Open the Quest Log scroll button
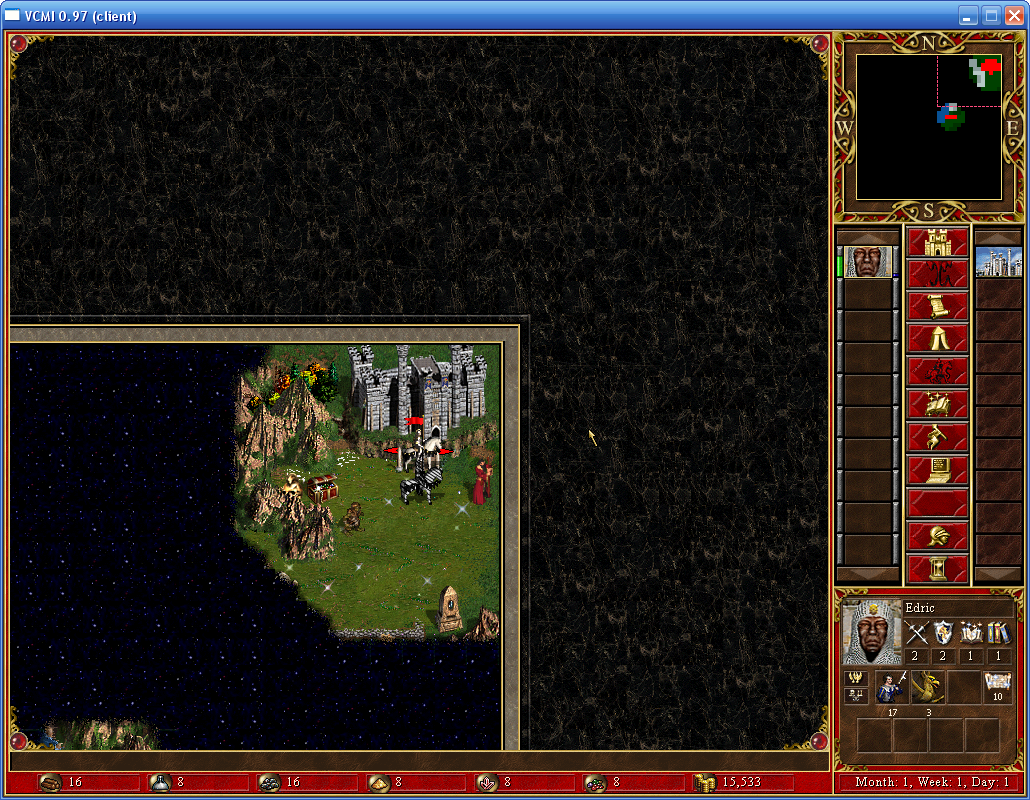 pyautogui.click(x=937, y=307)
